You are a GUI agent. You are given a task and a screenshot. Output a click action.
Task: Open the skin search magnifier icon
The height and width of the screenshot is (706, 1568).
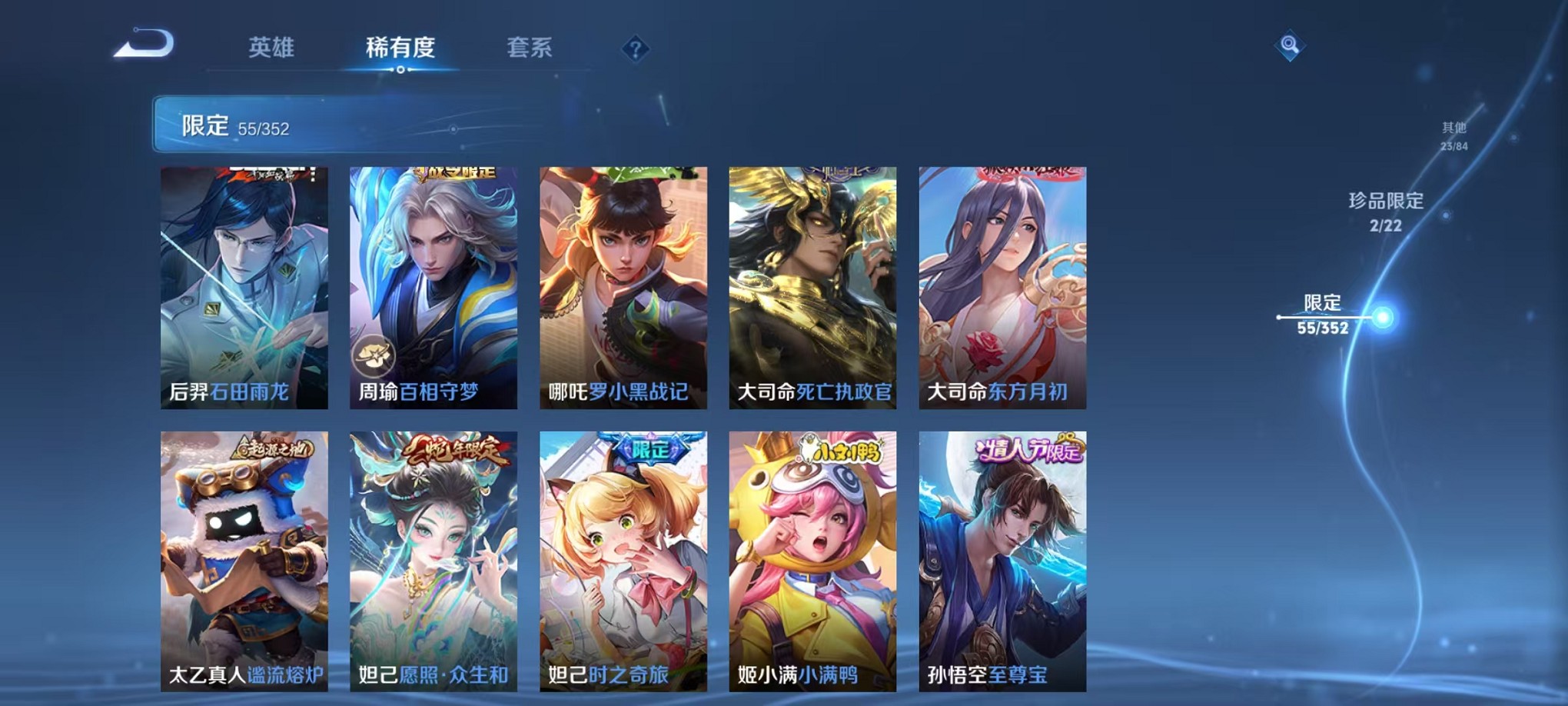coord(1289,45)
